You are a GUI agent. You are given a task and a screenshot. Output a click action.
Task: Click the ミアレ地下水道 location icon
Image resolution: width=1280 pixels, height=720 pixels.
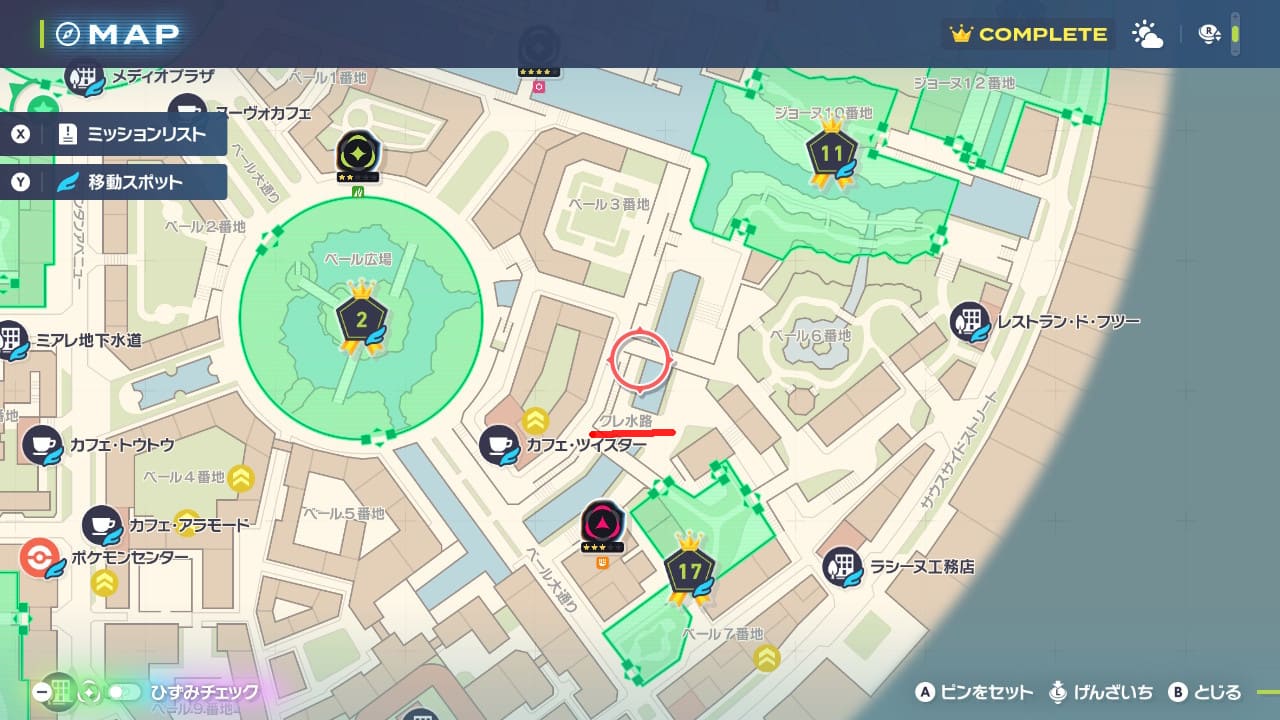tap(12, 340)
